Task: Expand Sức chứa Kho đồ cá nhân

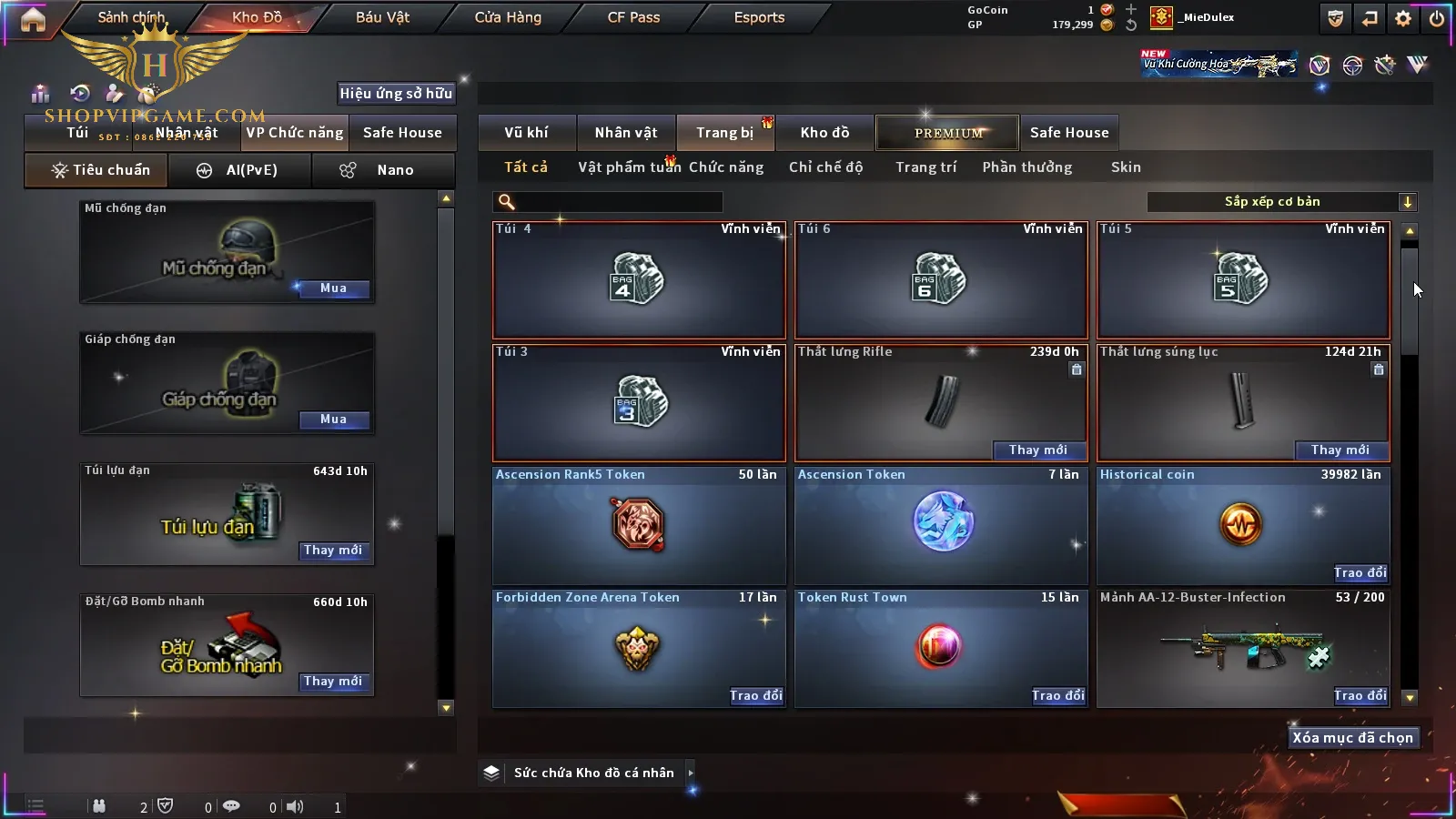Action: click(691, 773)
